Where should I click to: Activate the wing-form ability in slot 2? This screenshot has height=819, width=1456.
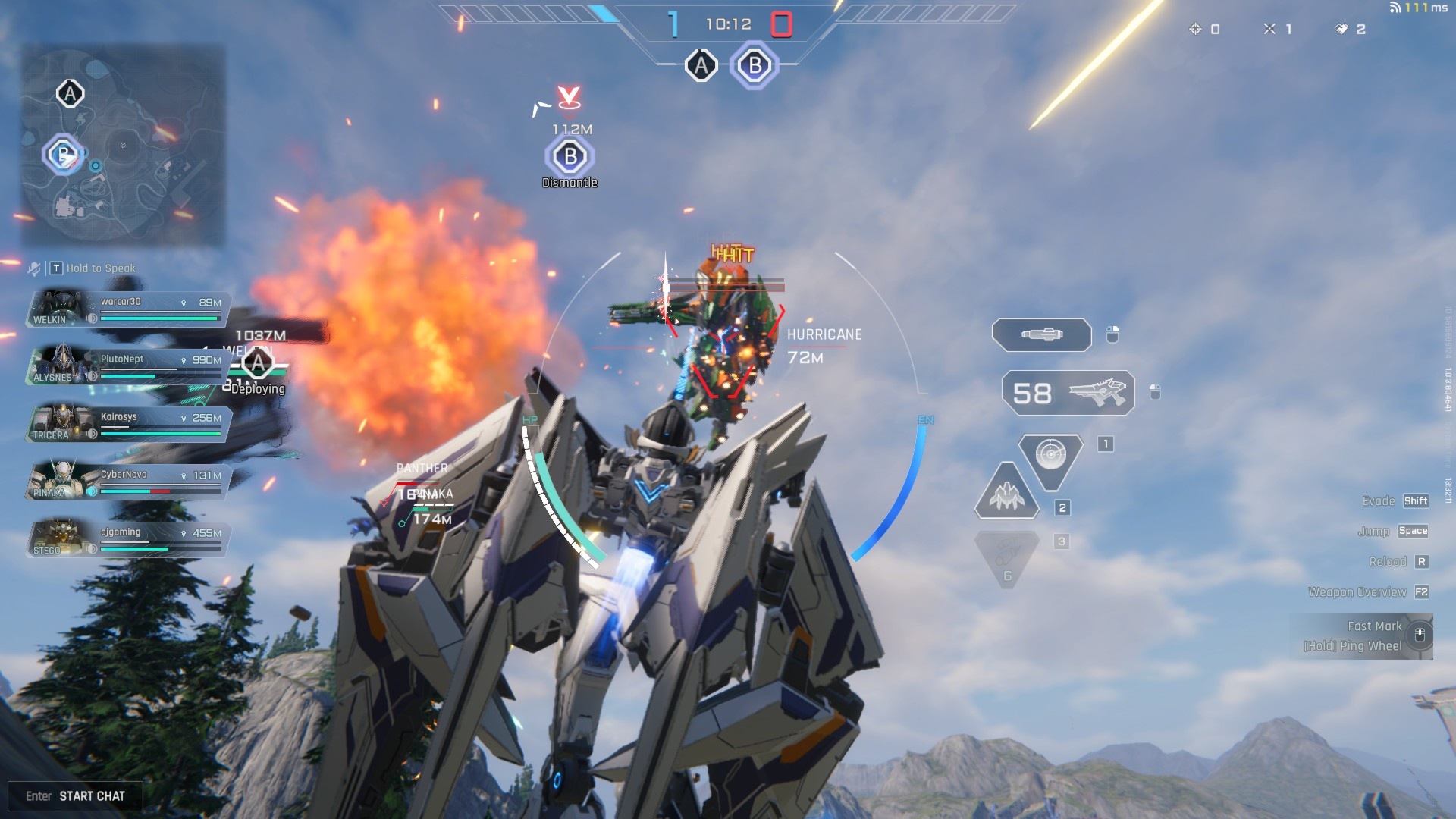pyautogui.click(x=1007, y=494)
